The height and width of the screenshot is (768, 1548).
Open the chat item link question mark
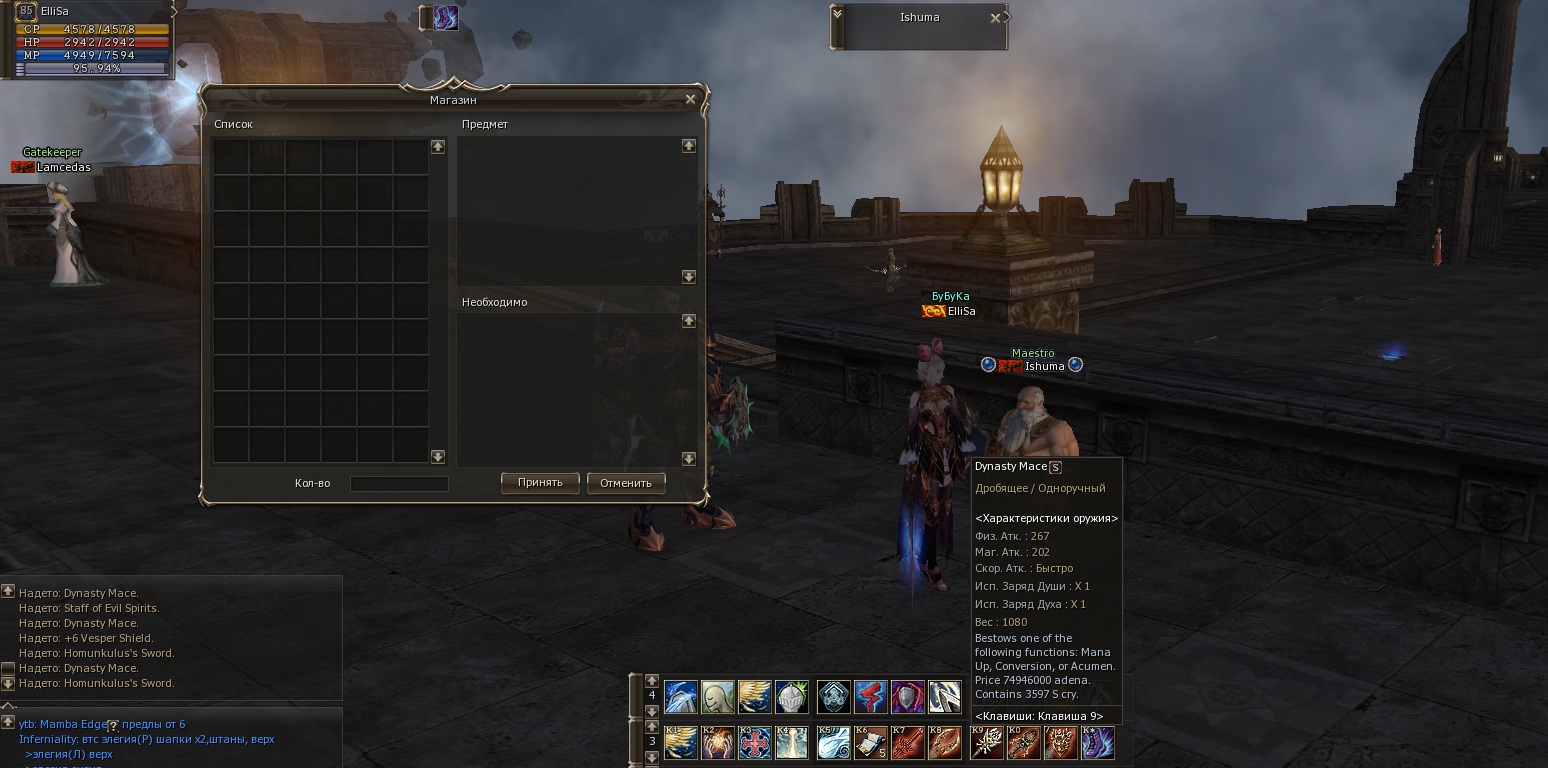113,725
